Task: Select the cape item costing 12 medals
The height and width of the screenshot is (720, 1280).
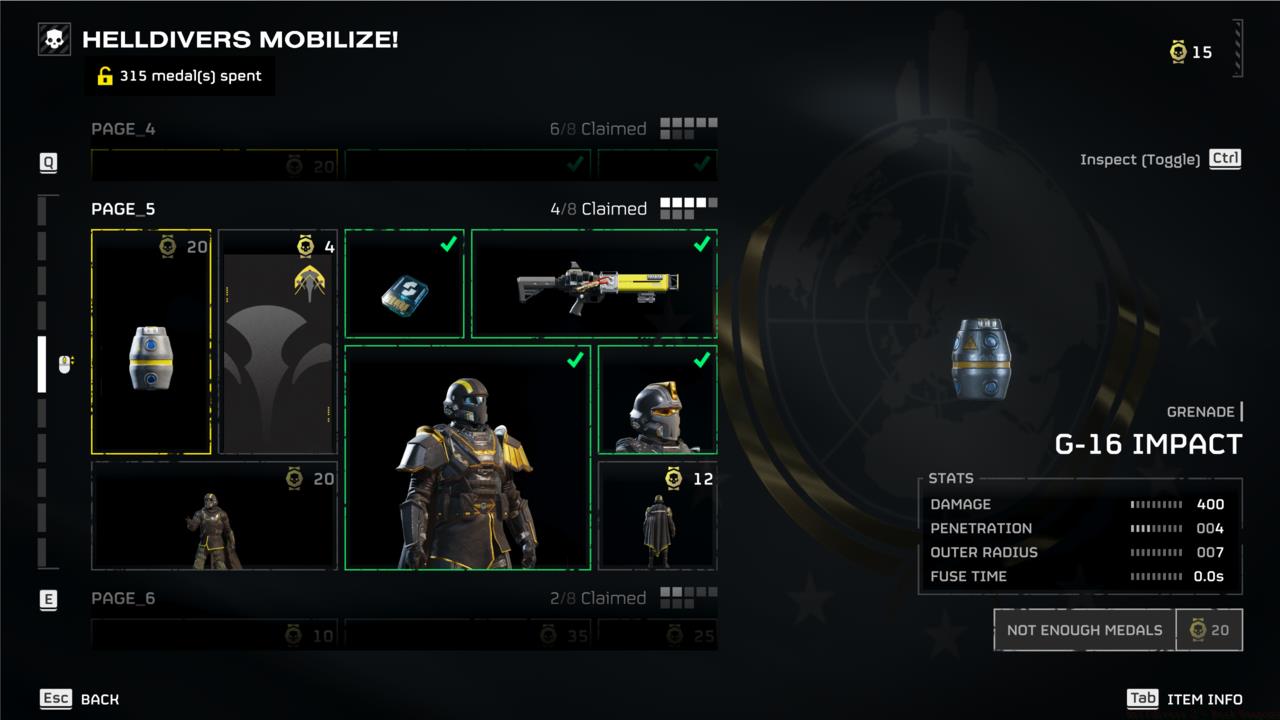Action: tap(657, 515)
